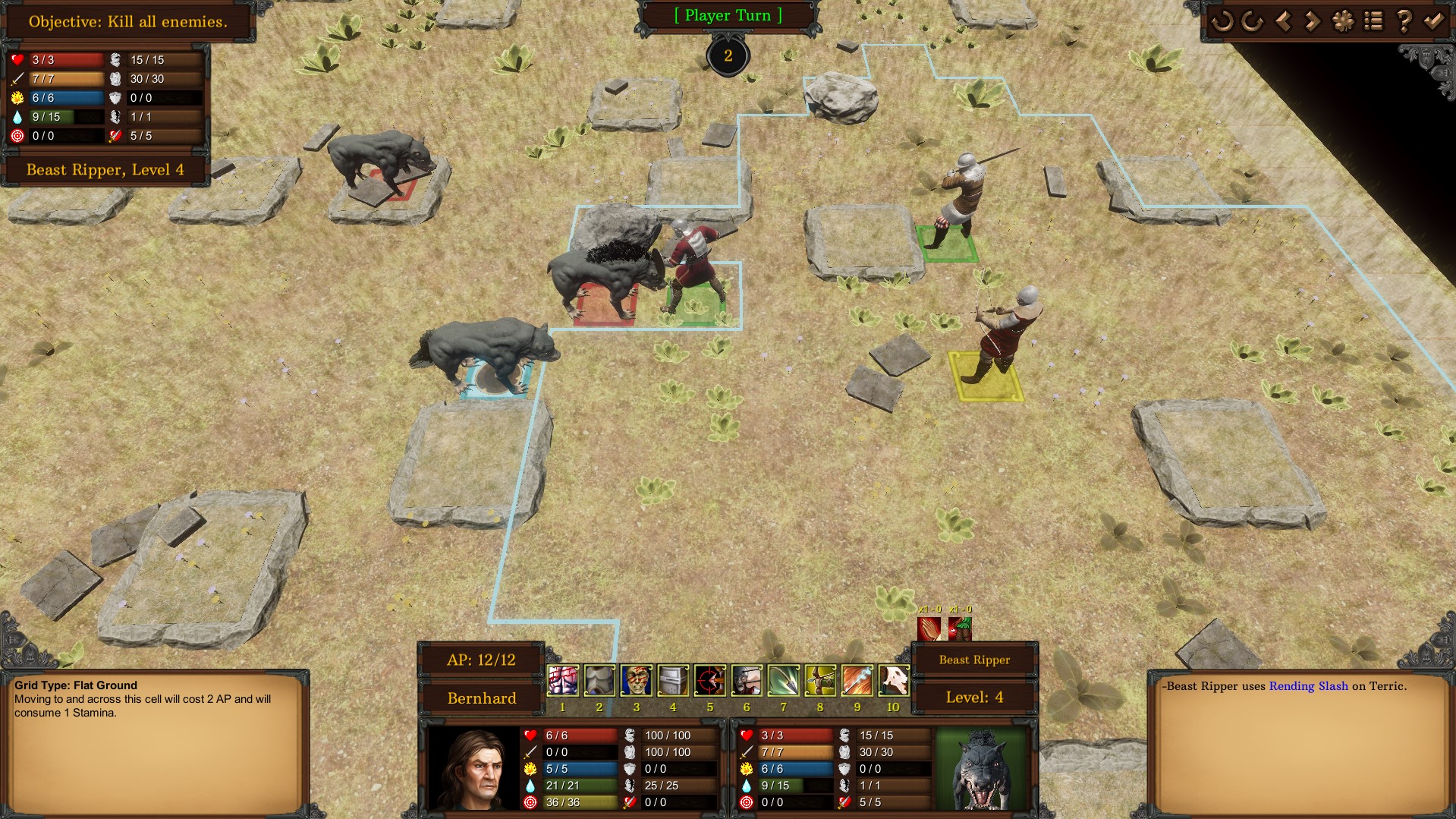Expand the turn counter medallion showing 2

pyautogui.click(x=728, y=54)
